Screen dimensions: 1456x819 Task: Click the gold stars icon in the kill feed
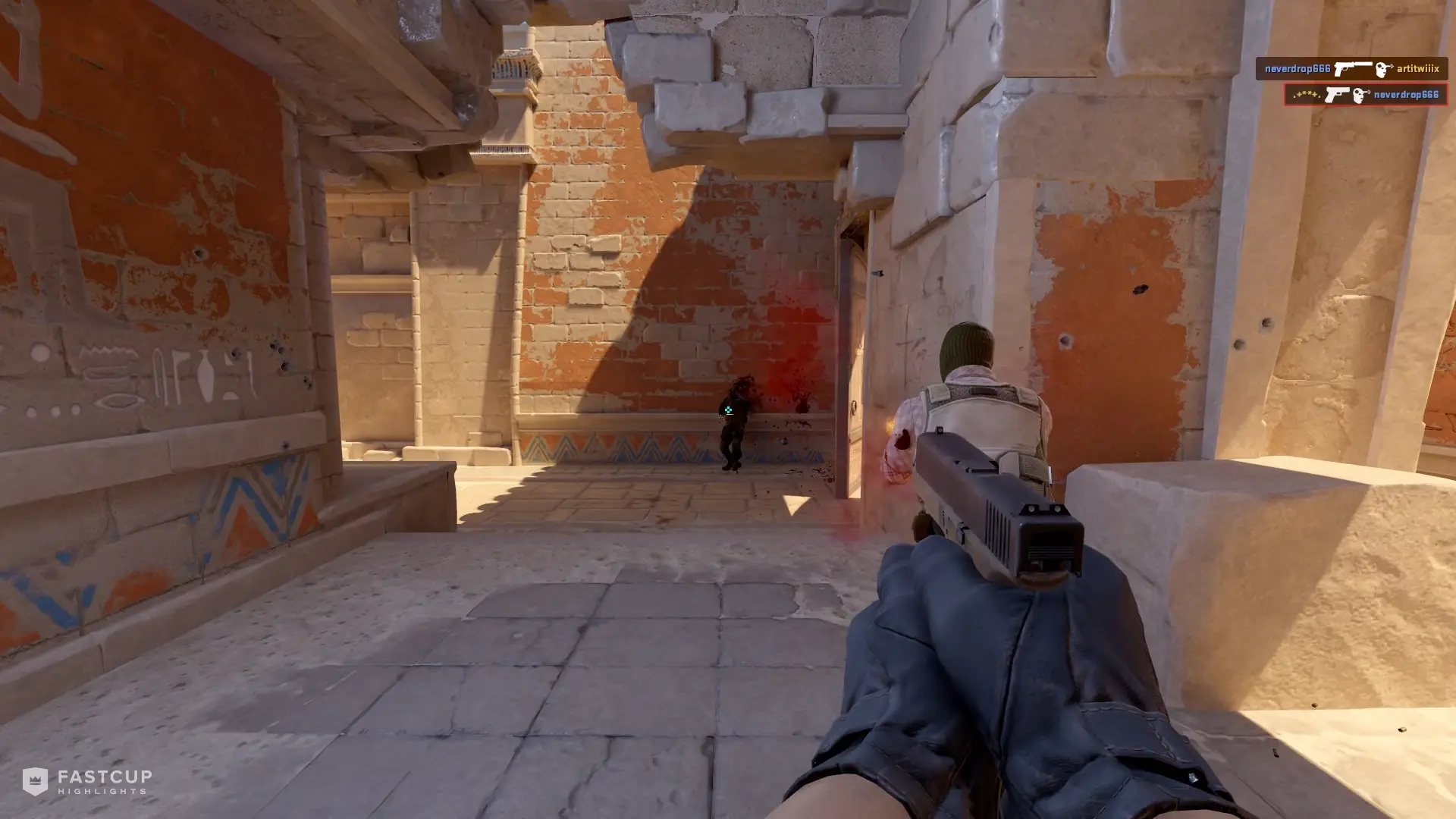pos(1306,94)
